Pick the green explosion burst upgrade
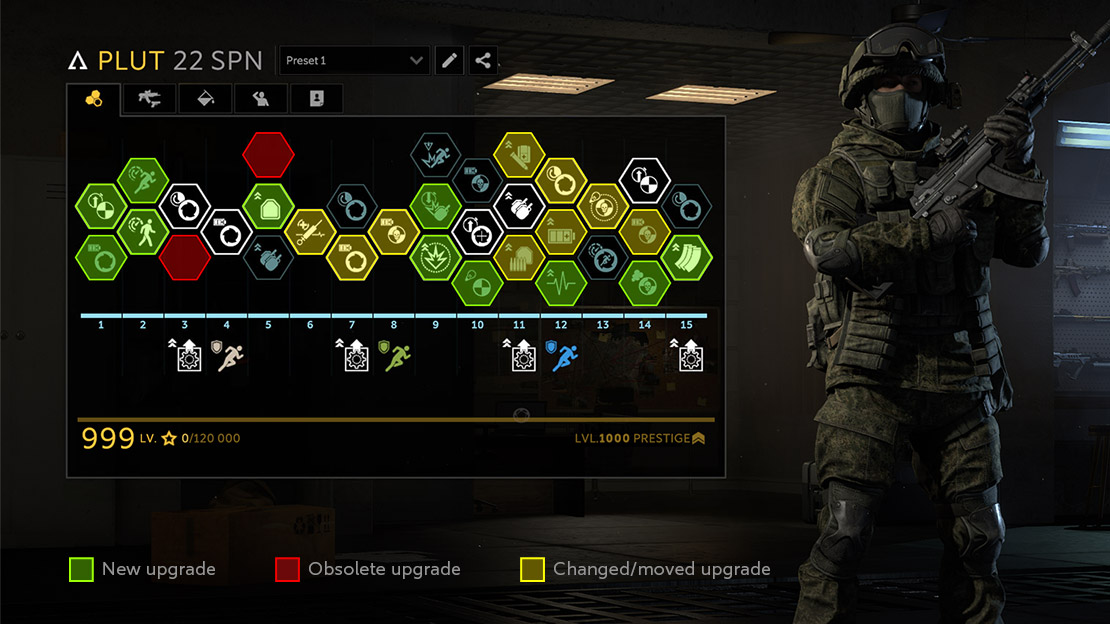Viewport: 1110px width, 624px height. pyautogui.click(x=436, y=257)
